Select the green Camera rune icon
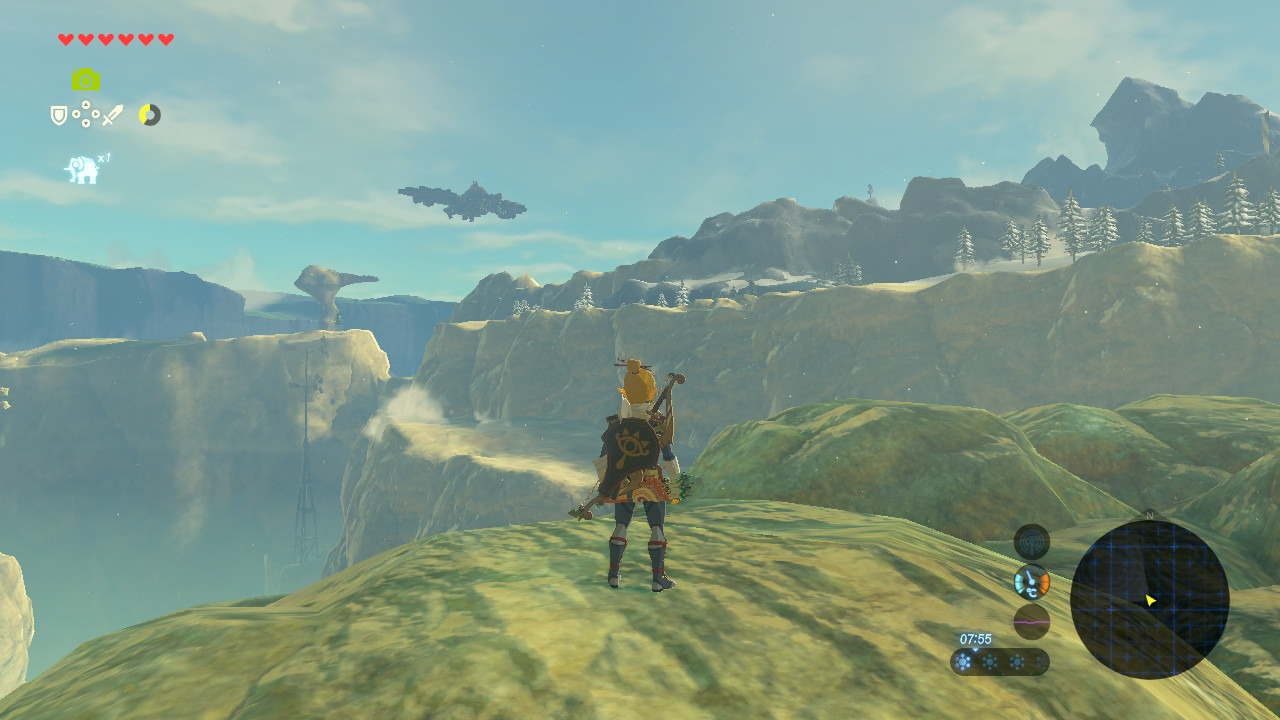Image resolution: width=1280 pixels, height=720 pixels. 86,80
